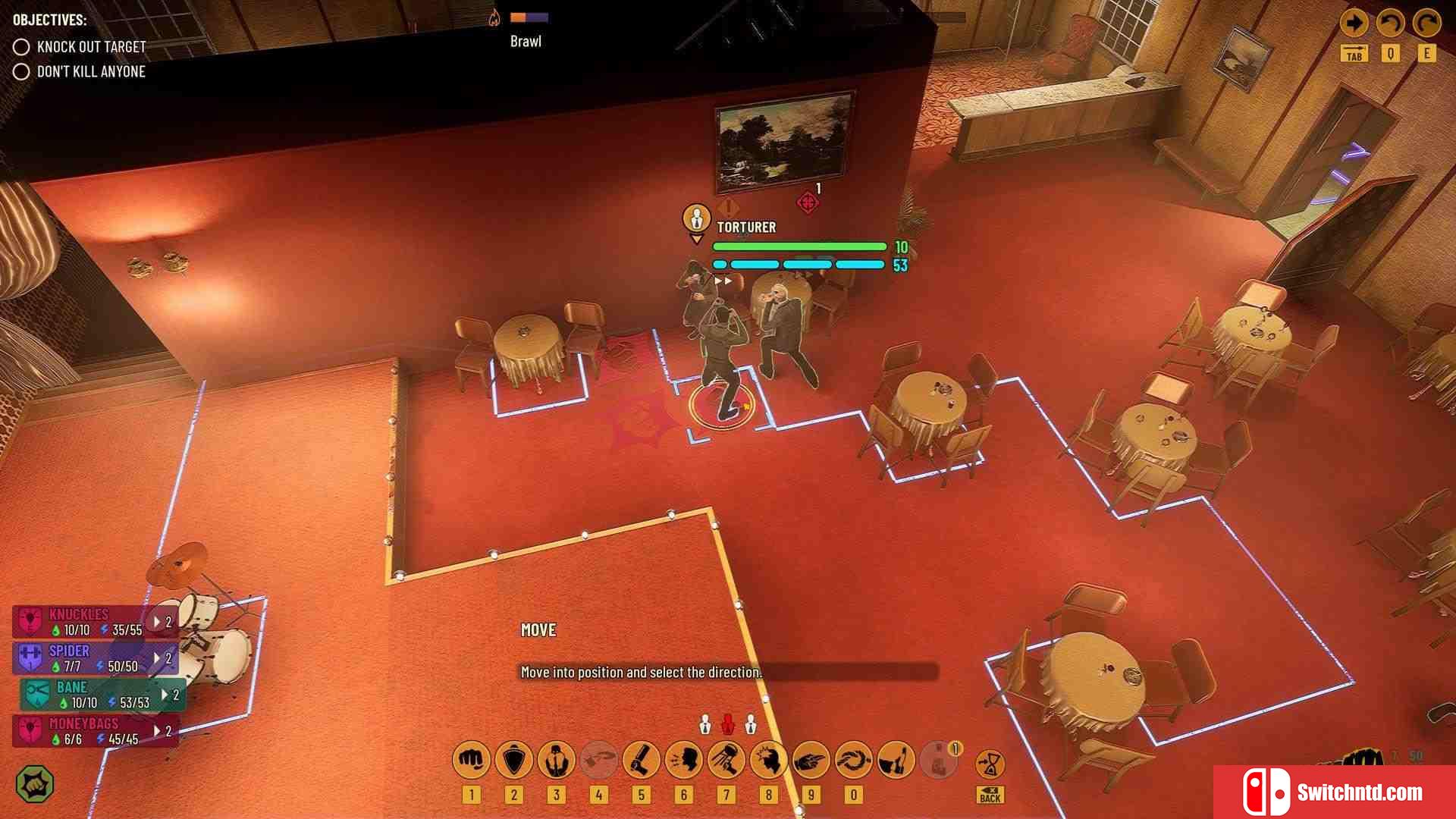This screenshot has width=1456, height=819.
Task: Activate the shouting head taunt ability
Action: pos(683,759)
